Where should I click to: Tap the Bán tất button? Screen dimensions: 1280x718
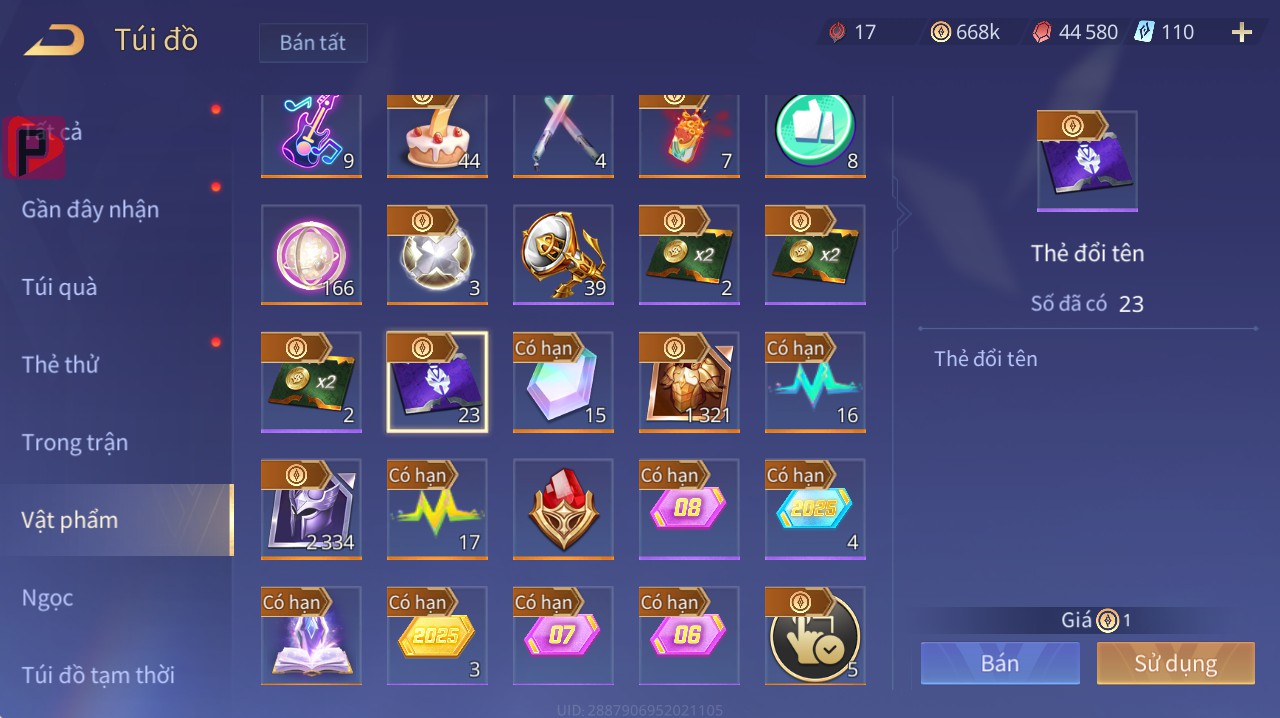click(x=313, y=43)
